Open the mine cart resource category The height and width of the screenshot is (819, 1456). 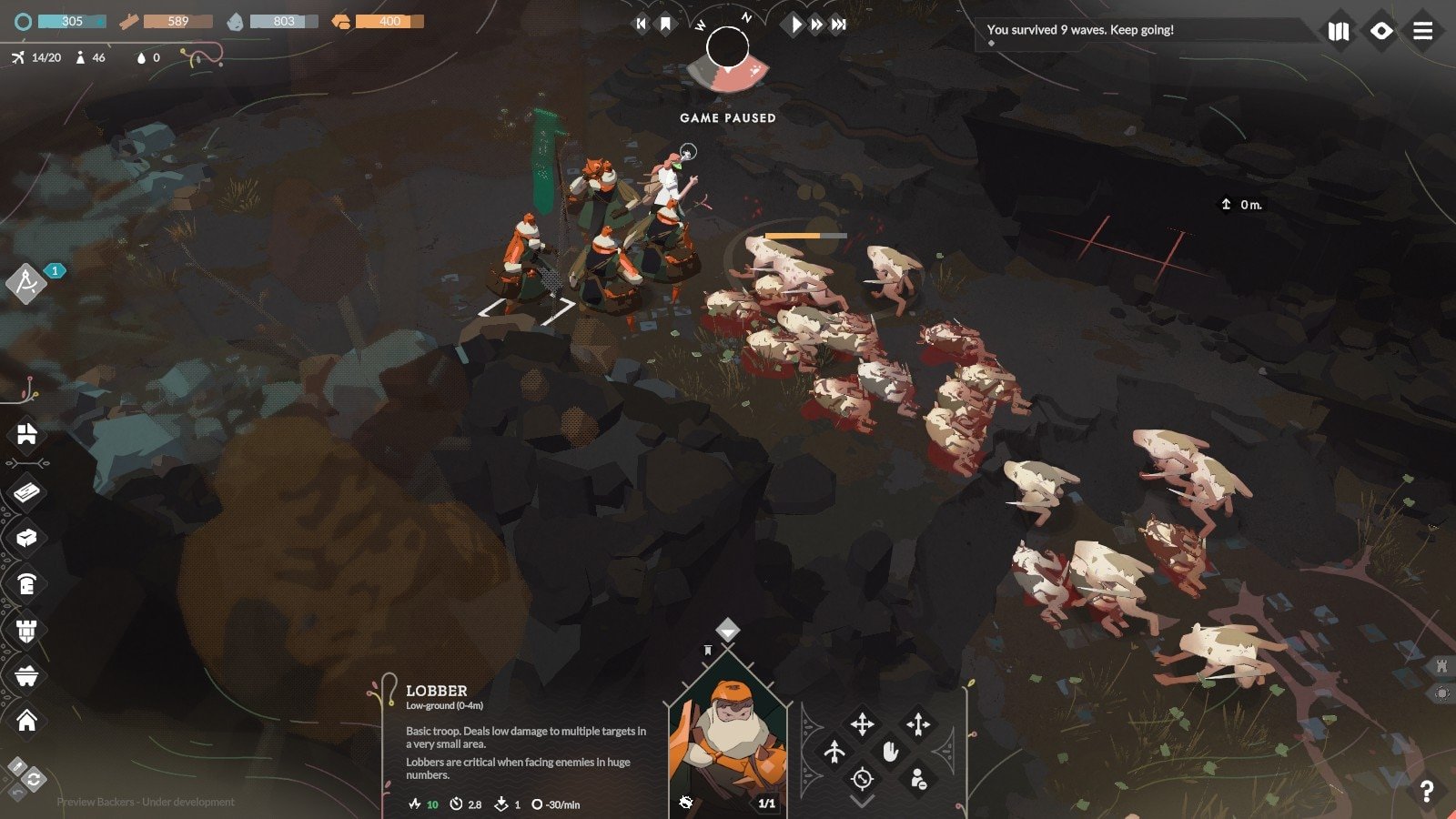(26, 676)
